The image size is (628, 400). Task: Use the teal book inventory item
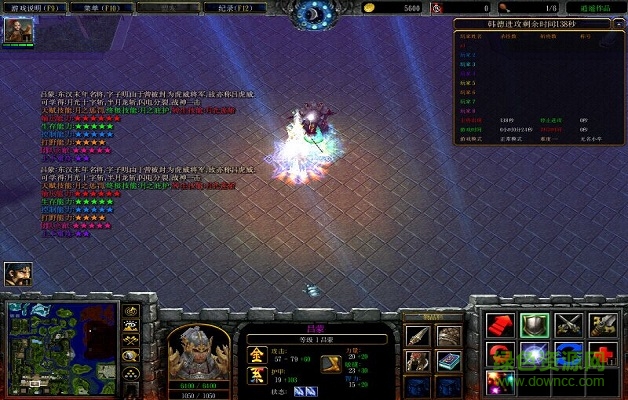pos(448,360)
